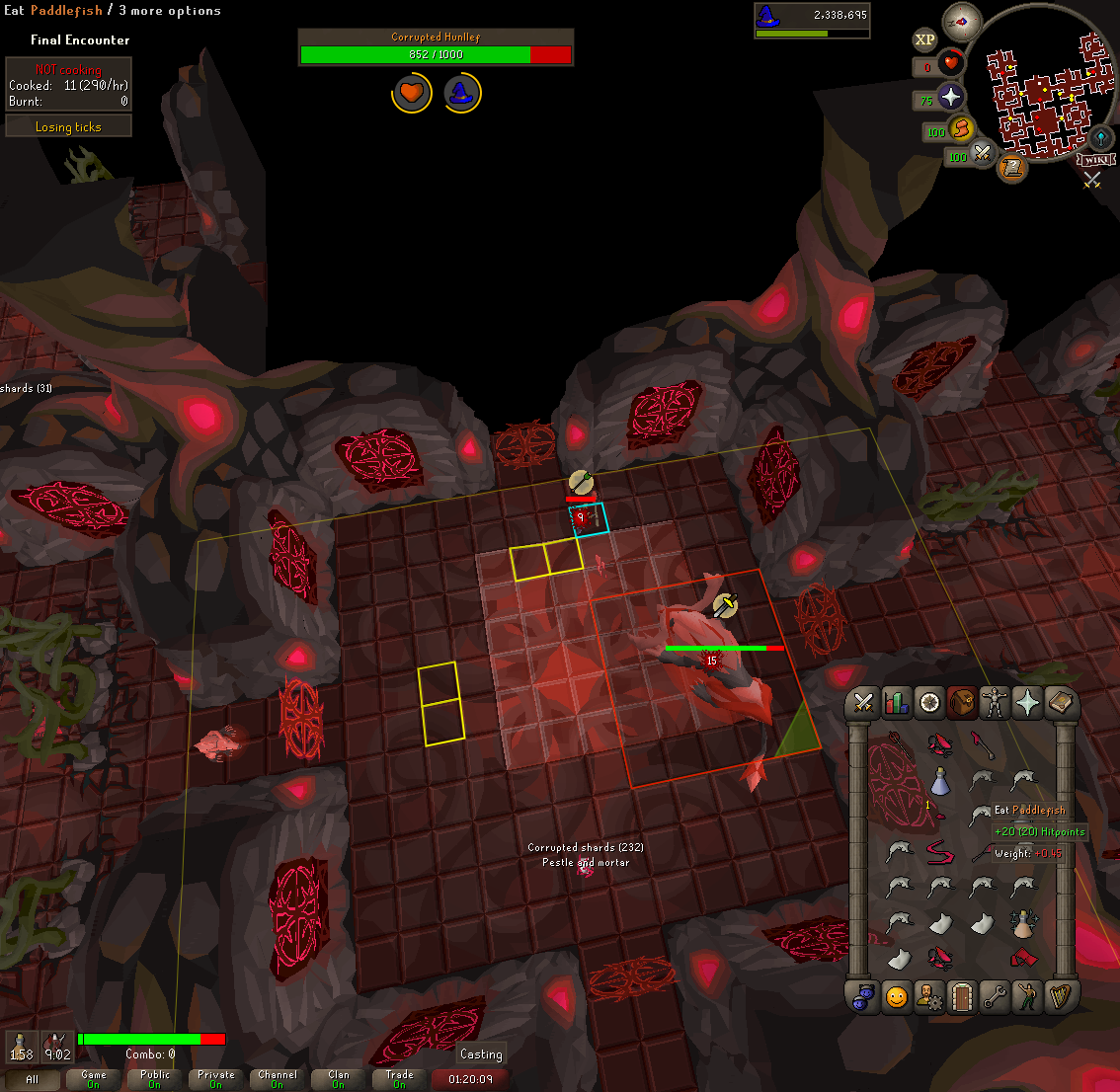Open the Wiki lookup button
This screenshot has width=1120, height=1092.
click(1096, 160)
